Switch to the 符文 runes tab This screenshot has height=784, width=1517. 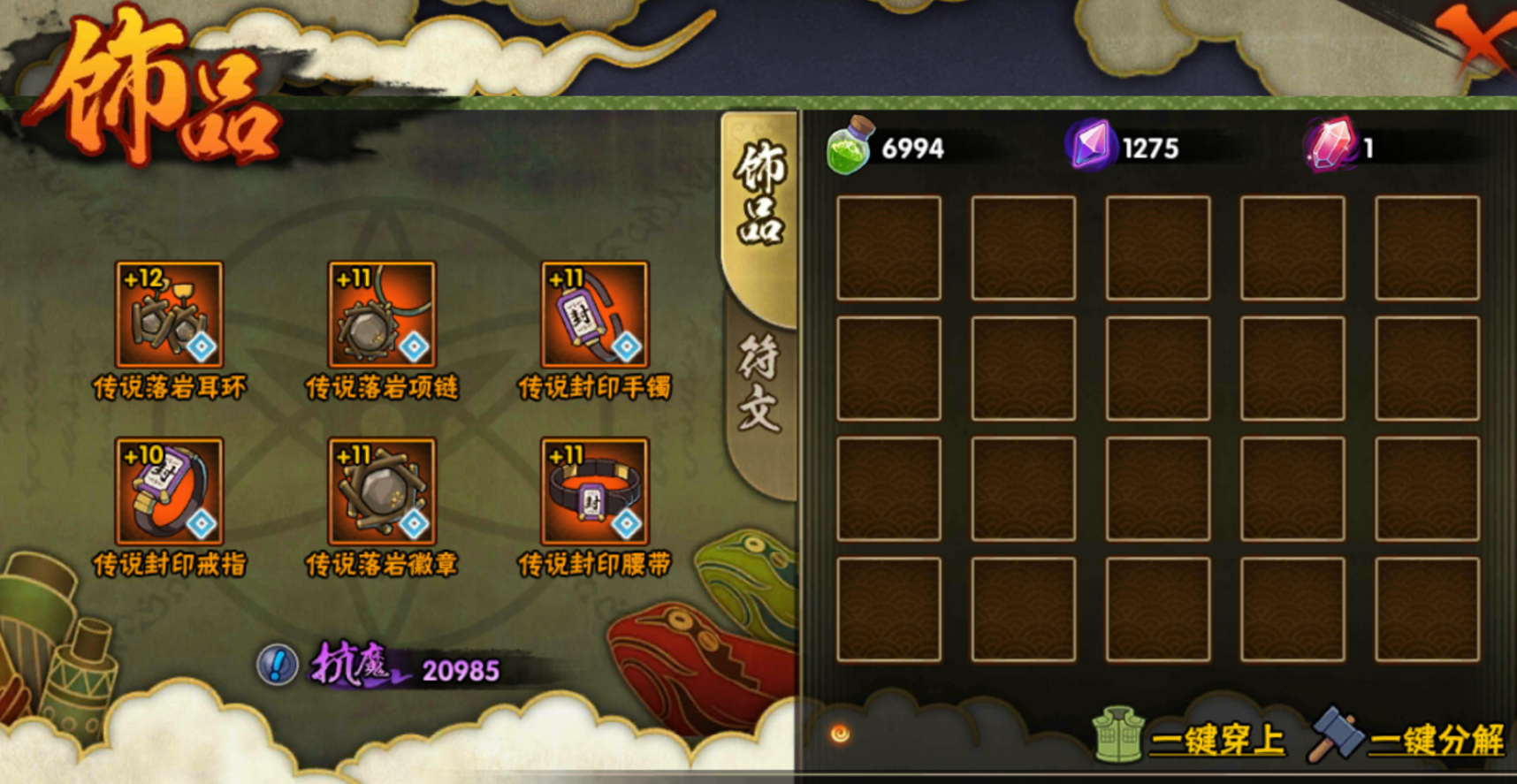tap(758, 384)
